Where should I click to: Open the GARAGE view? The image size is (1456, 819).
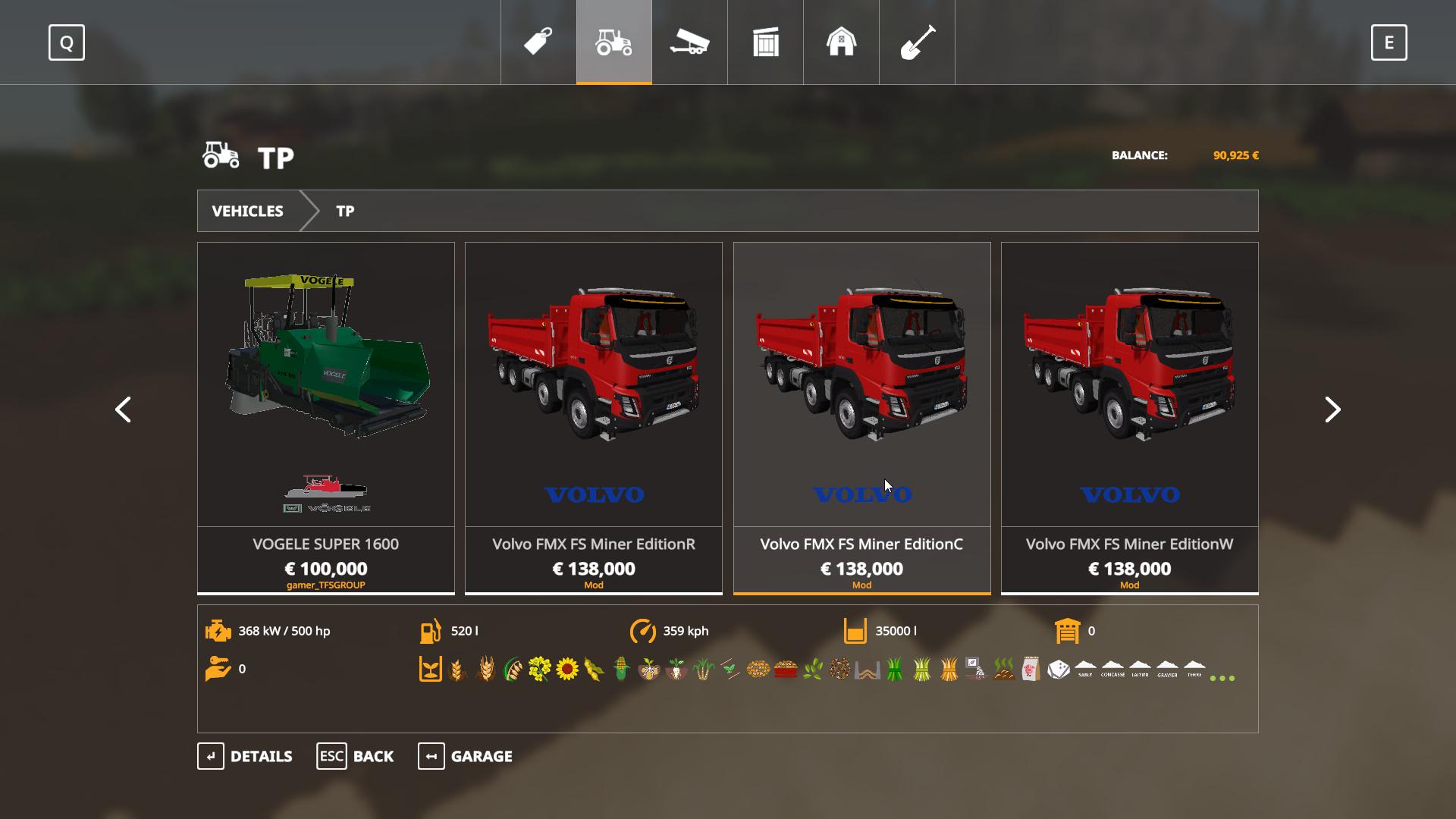click(x=465, y=756)
